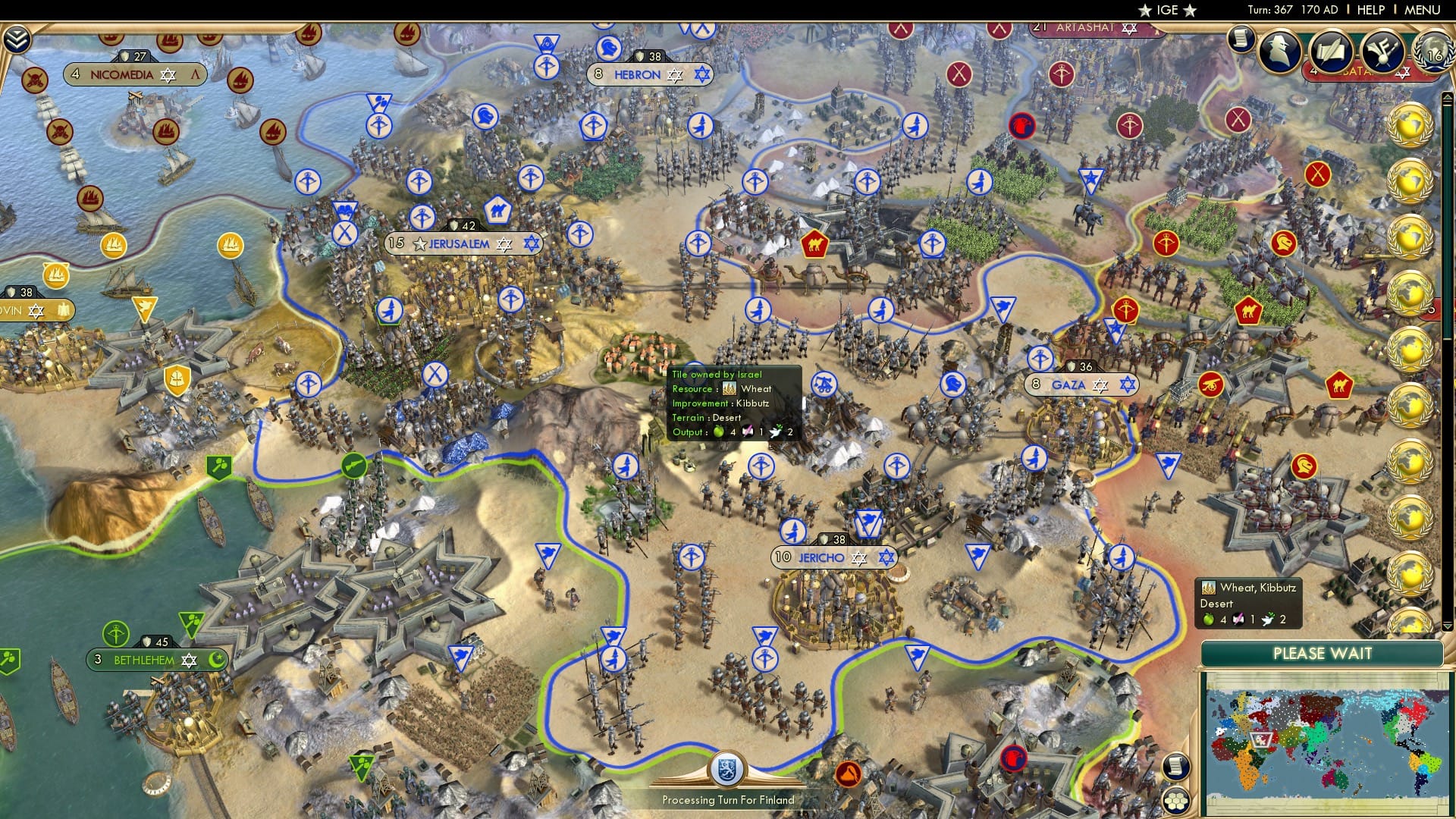Click the notification scroll icon near top right
The width and height of the screenshot is (1456, 819).
click(1241, 36)
